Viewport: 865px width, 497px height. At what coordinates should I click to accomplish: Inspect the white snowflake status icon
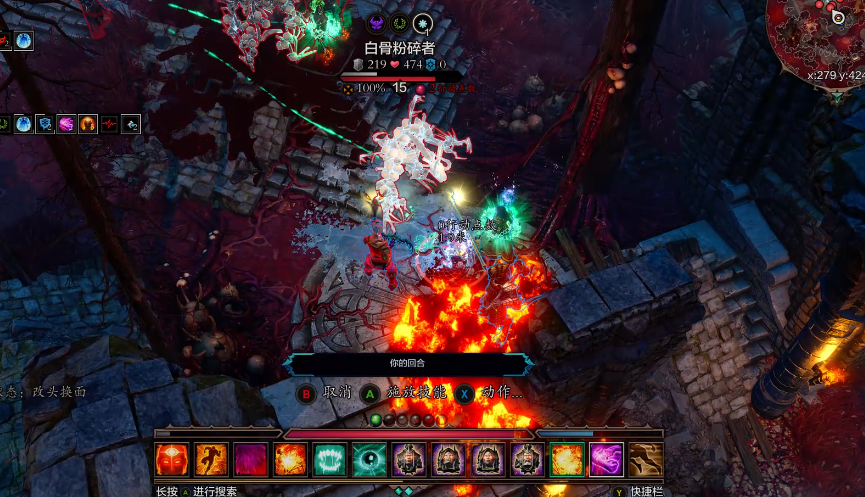coord(424,24)
